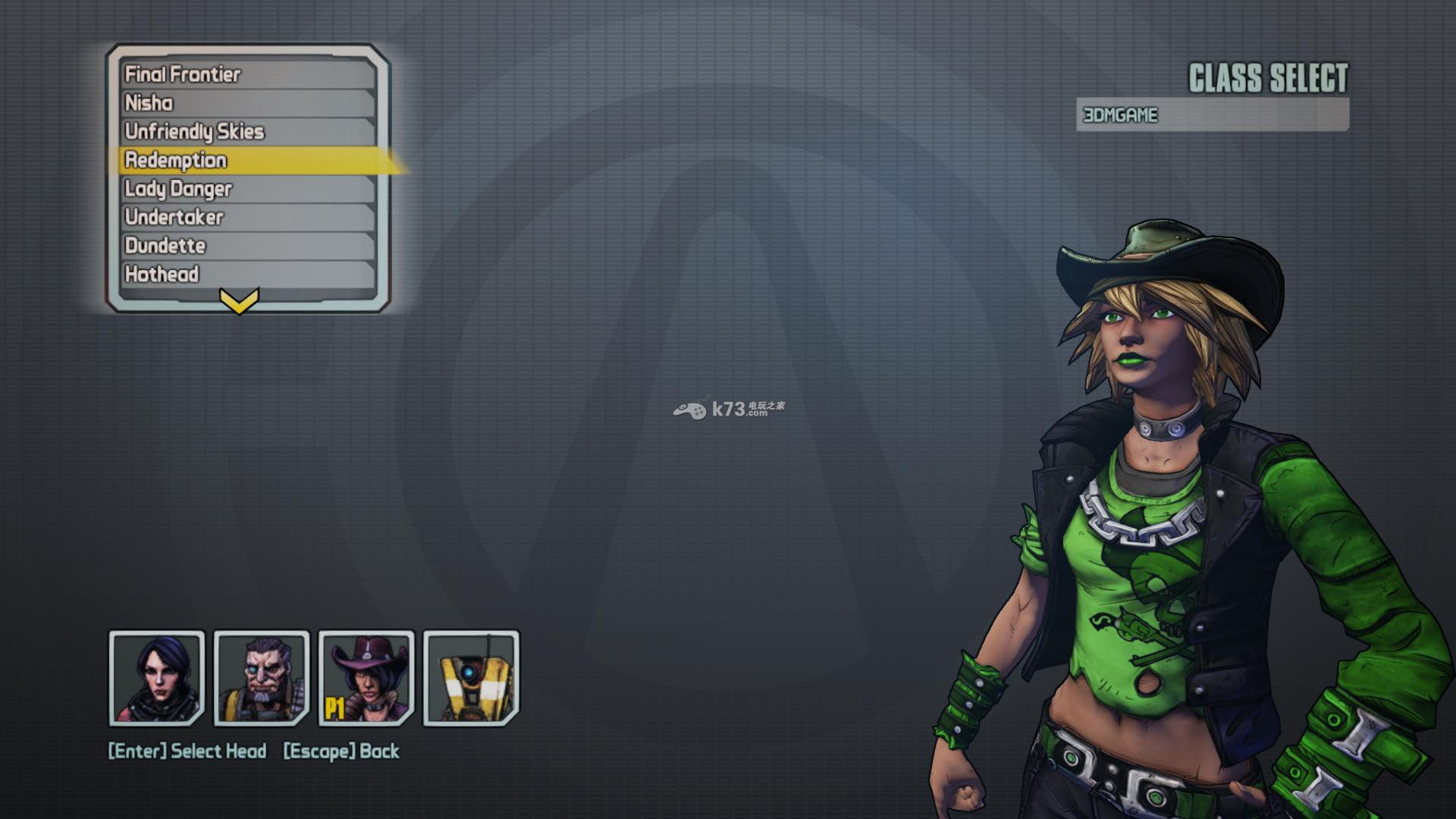Viewport: 1456px width, 819px height.
Task: Select the Undertaker head option
Action: [249, 217]
